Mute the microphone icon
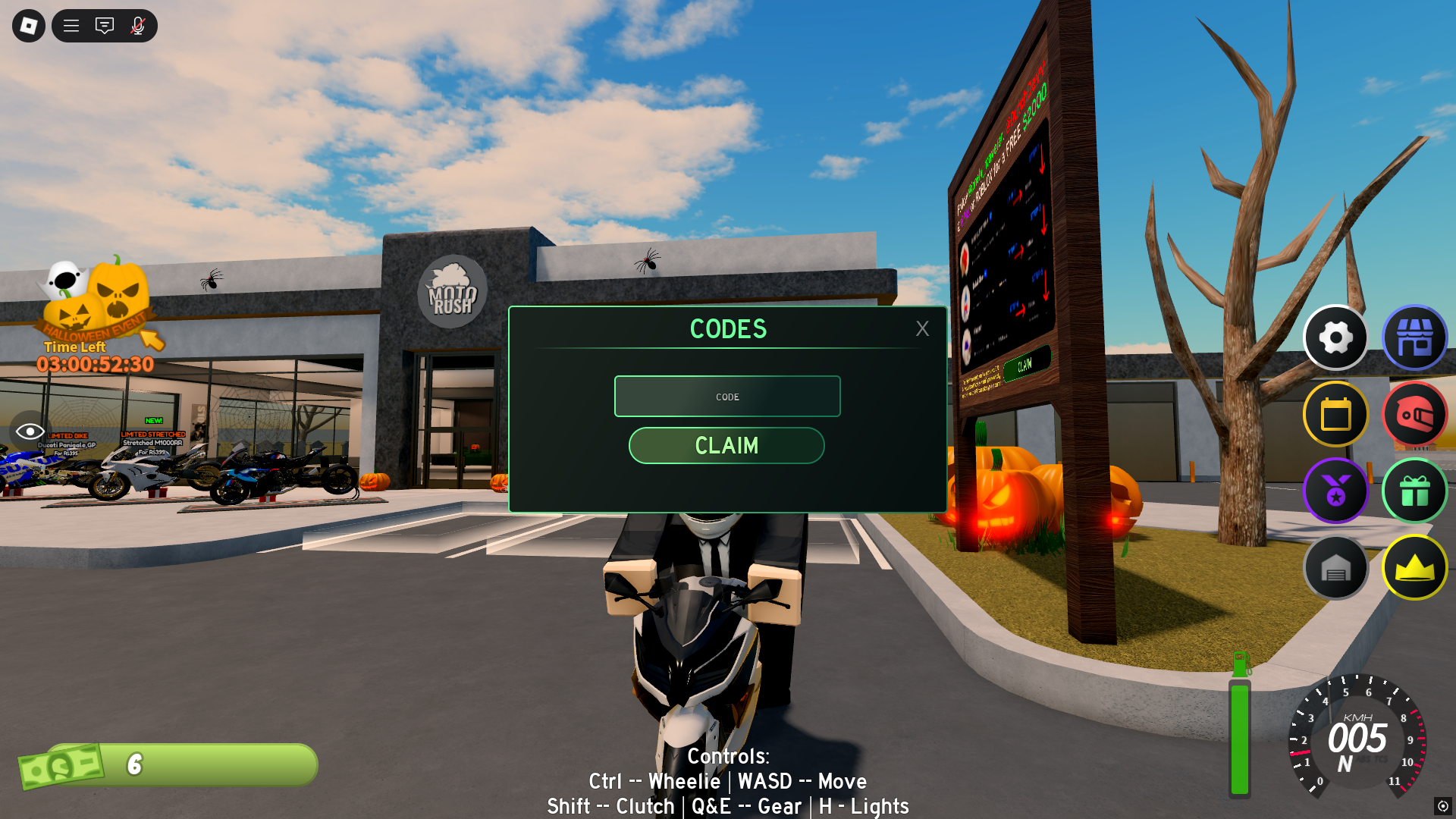1456x819 pixels. [136, 26]
